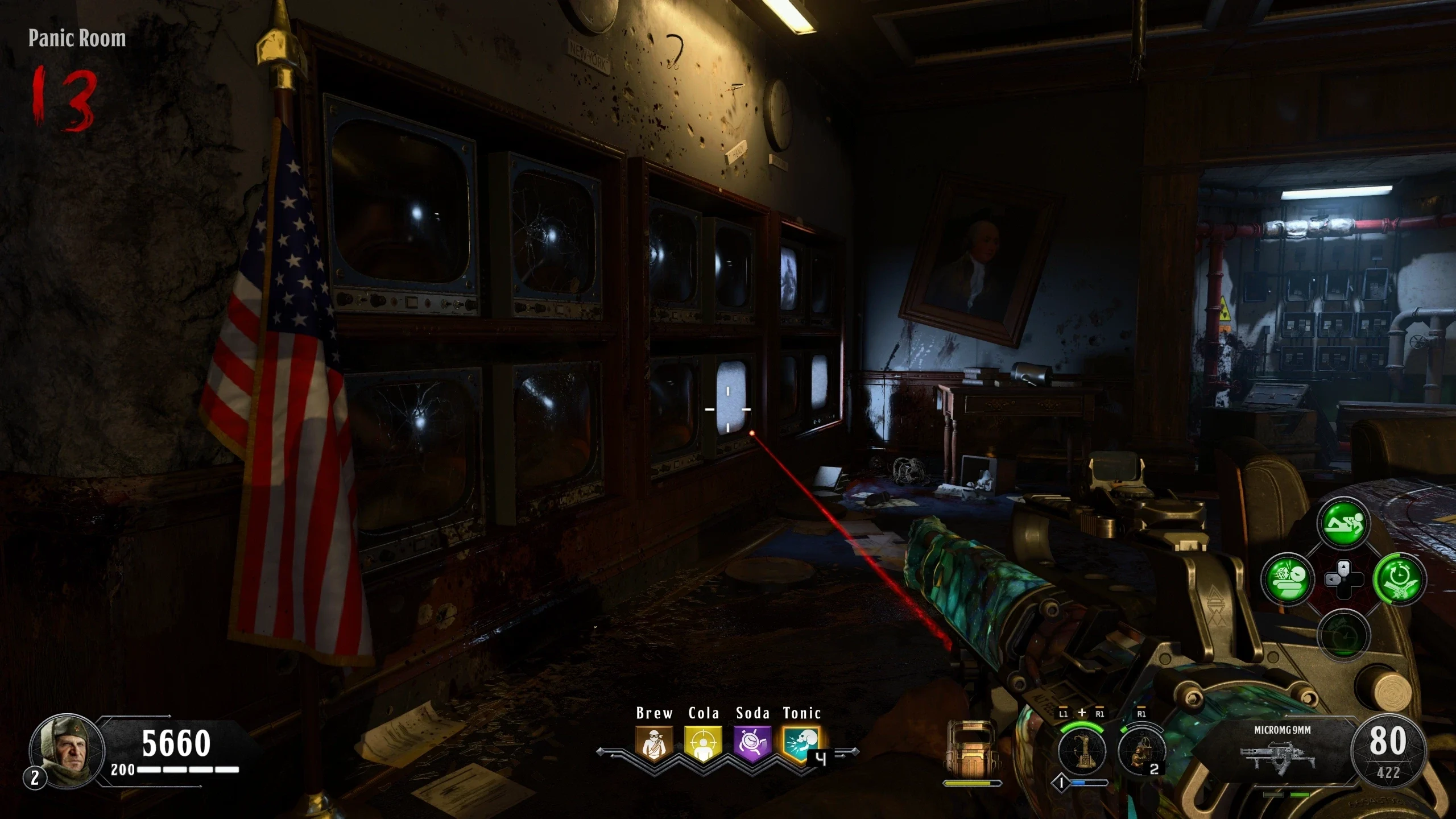
Task: Select the Brew perk icon
Action: [x=654, y=743]
